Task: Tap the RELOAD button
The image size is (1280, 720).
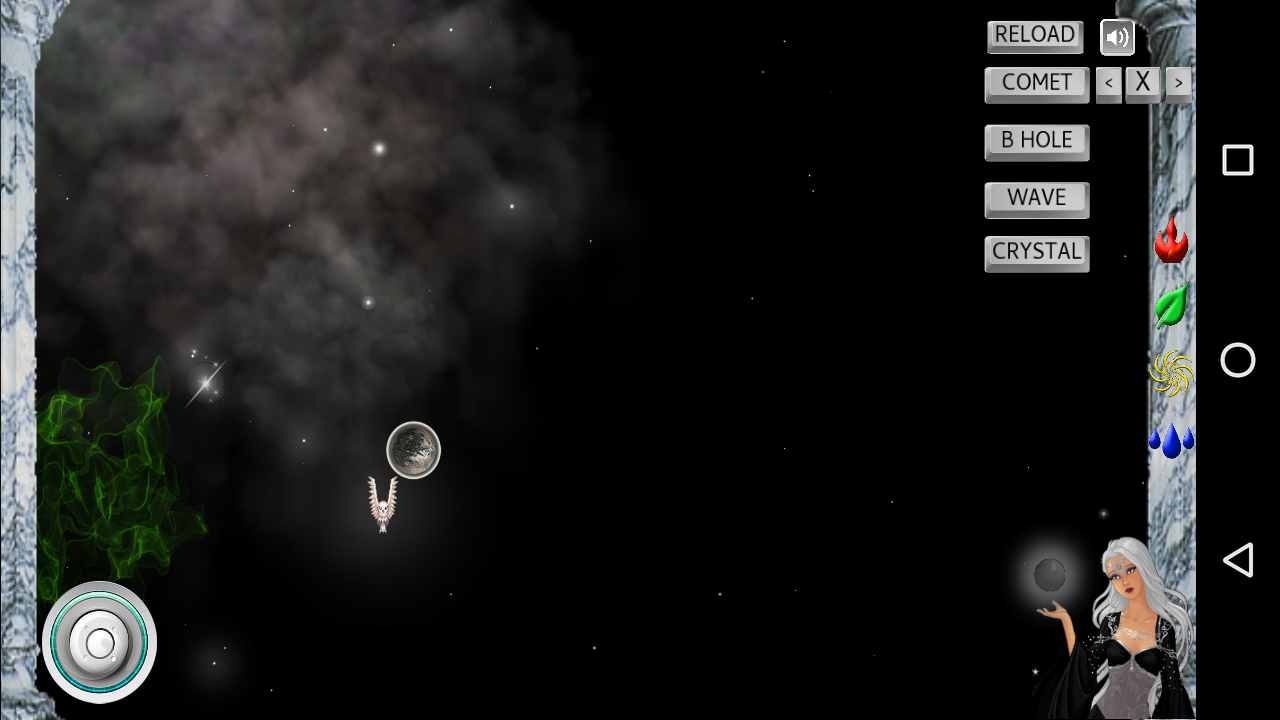Action: click(x=1034, y=36)
